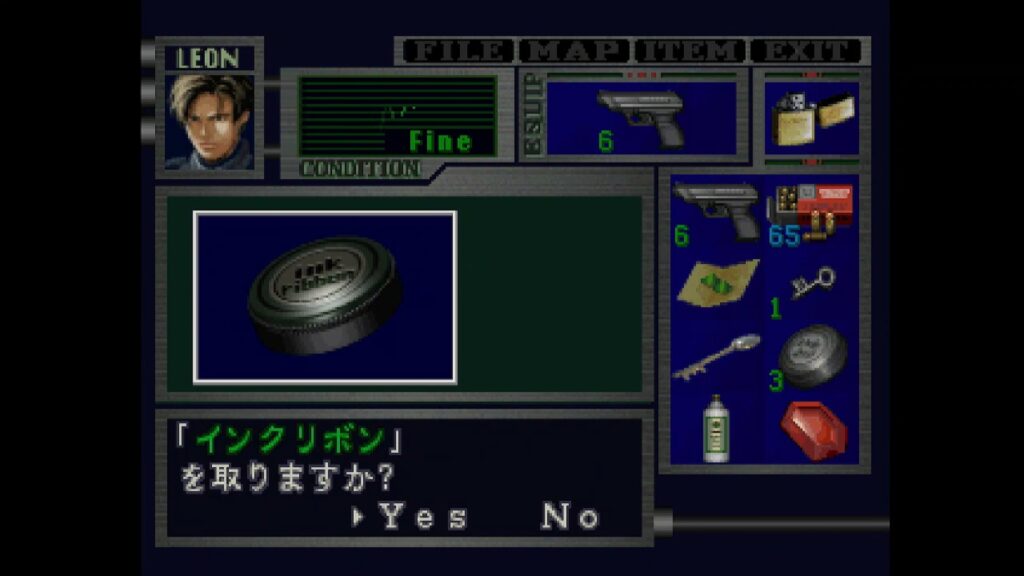This screenshot has height=576, width=1024.
Task: Click Leon's character portrait
Action: (210, 122)
